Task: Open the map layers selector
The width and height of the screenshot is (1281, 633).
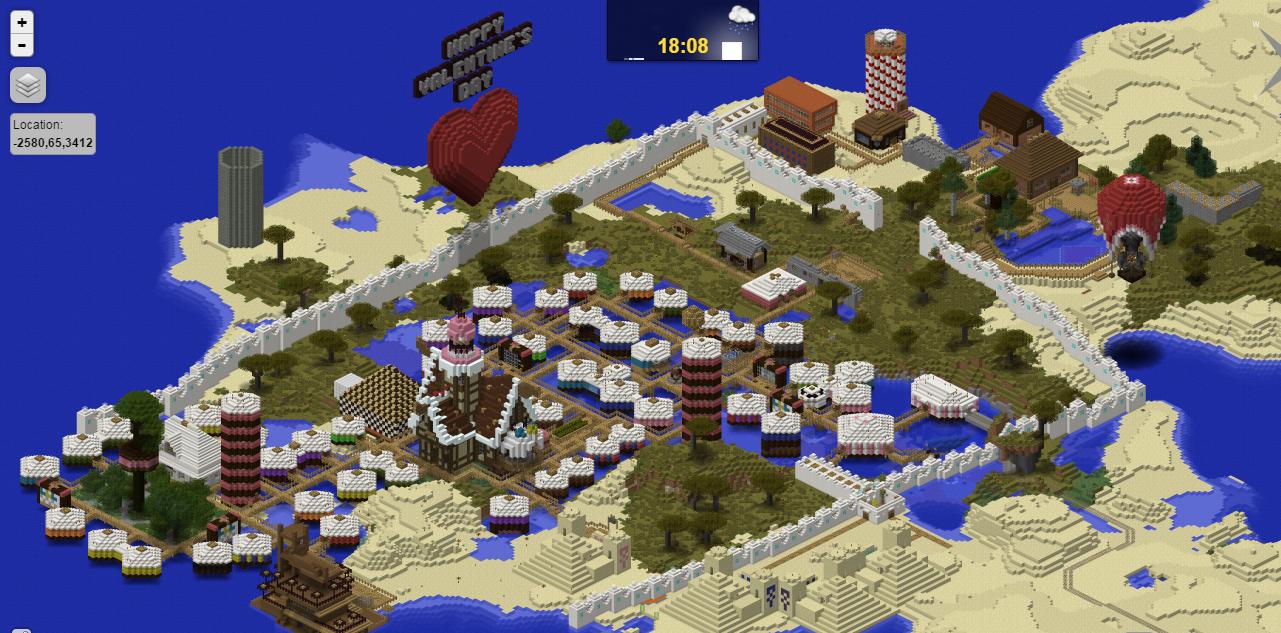Action: coord(28,86)
